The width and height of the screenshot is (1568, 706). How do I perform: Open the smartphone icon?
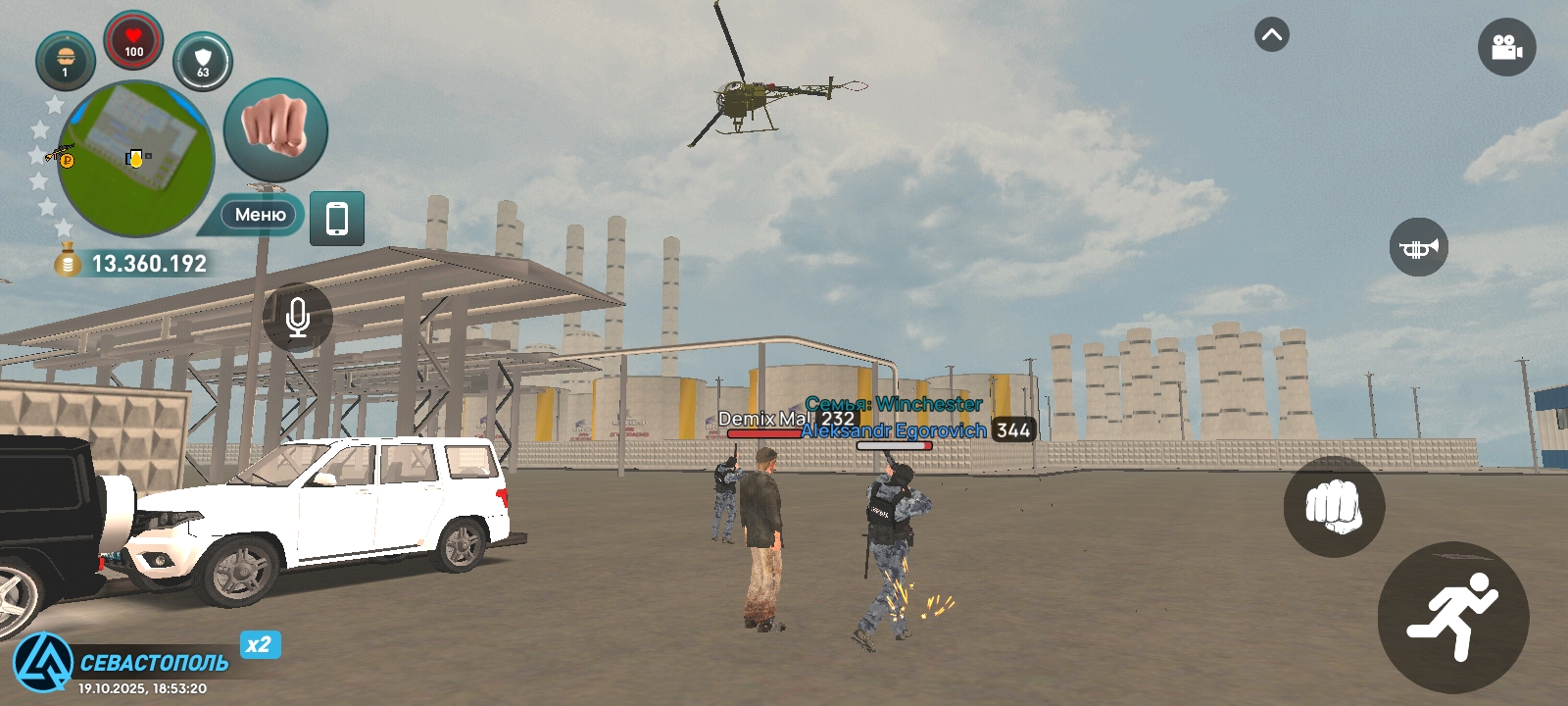tap(337, 218)
